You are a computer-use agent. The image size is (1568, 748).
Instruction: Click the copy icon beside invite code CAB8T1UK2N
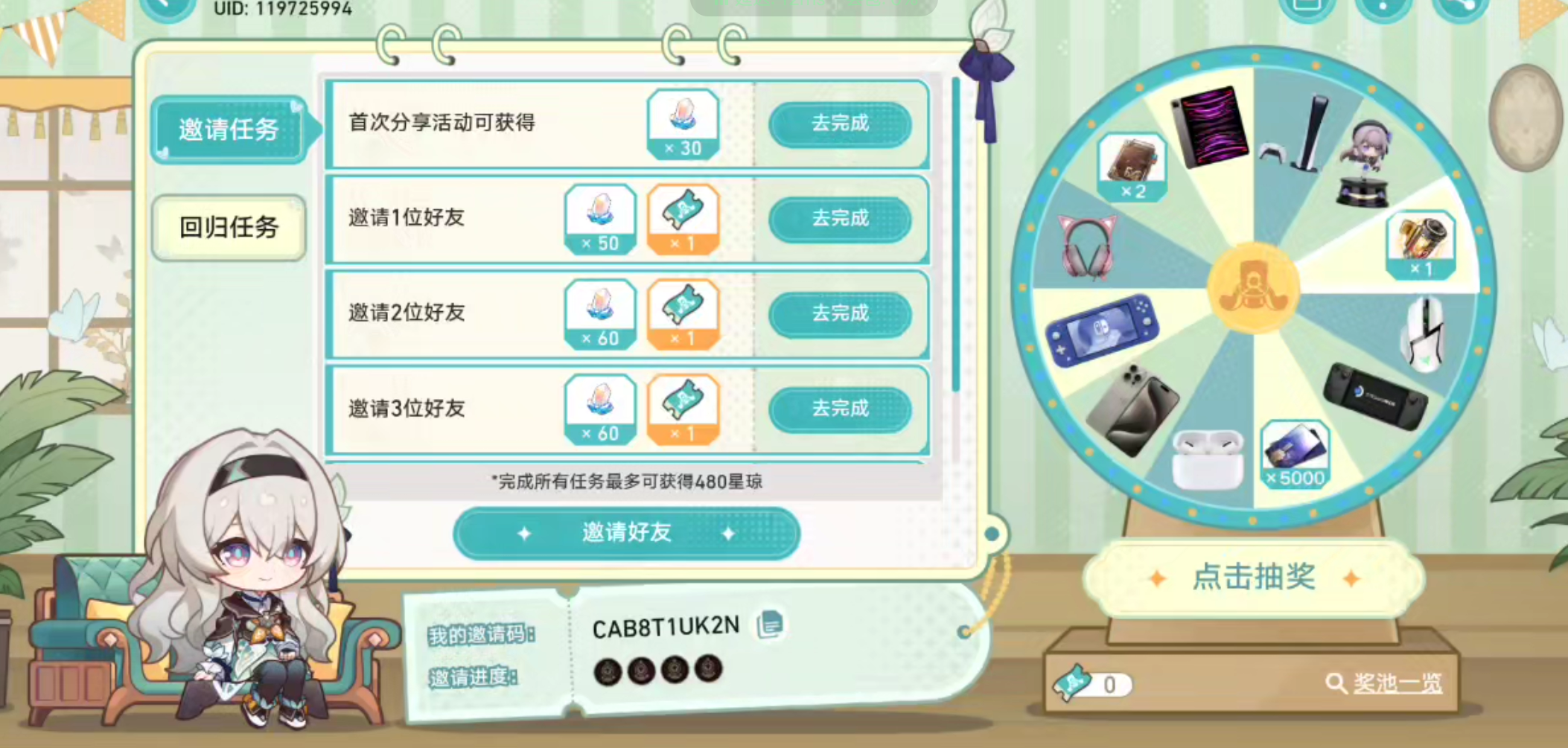tap(768, 626)
